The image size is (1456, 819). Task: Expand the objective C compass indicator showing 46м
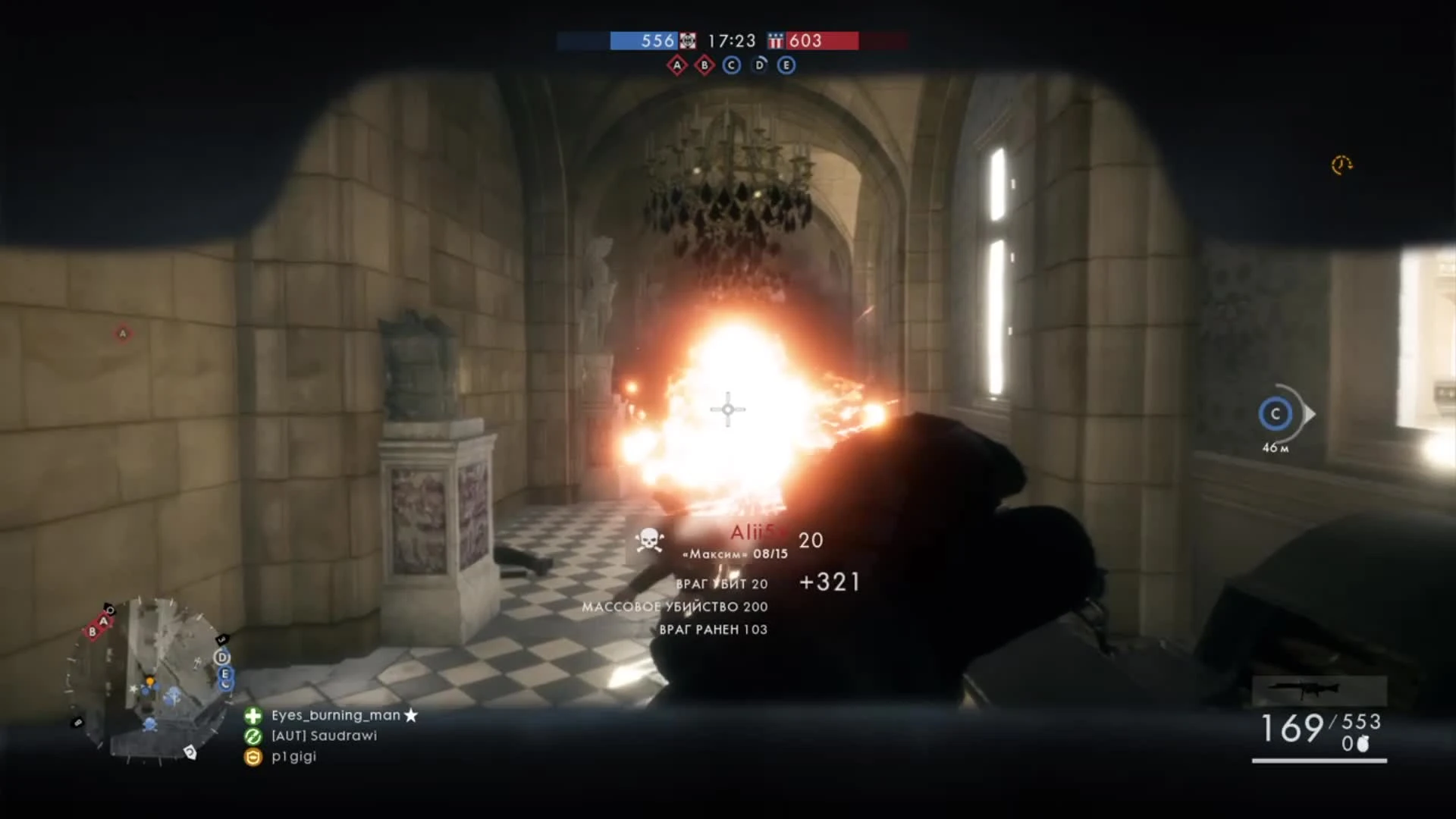click(1274, 414)
